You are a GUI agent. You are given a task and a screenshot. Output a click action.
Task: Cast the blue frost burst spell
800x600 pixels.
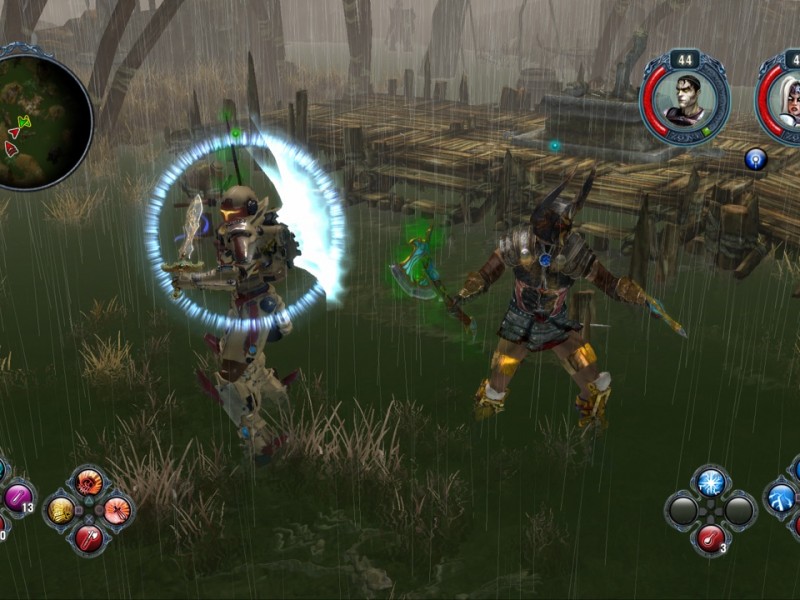711,482
